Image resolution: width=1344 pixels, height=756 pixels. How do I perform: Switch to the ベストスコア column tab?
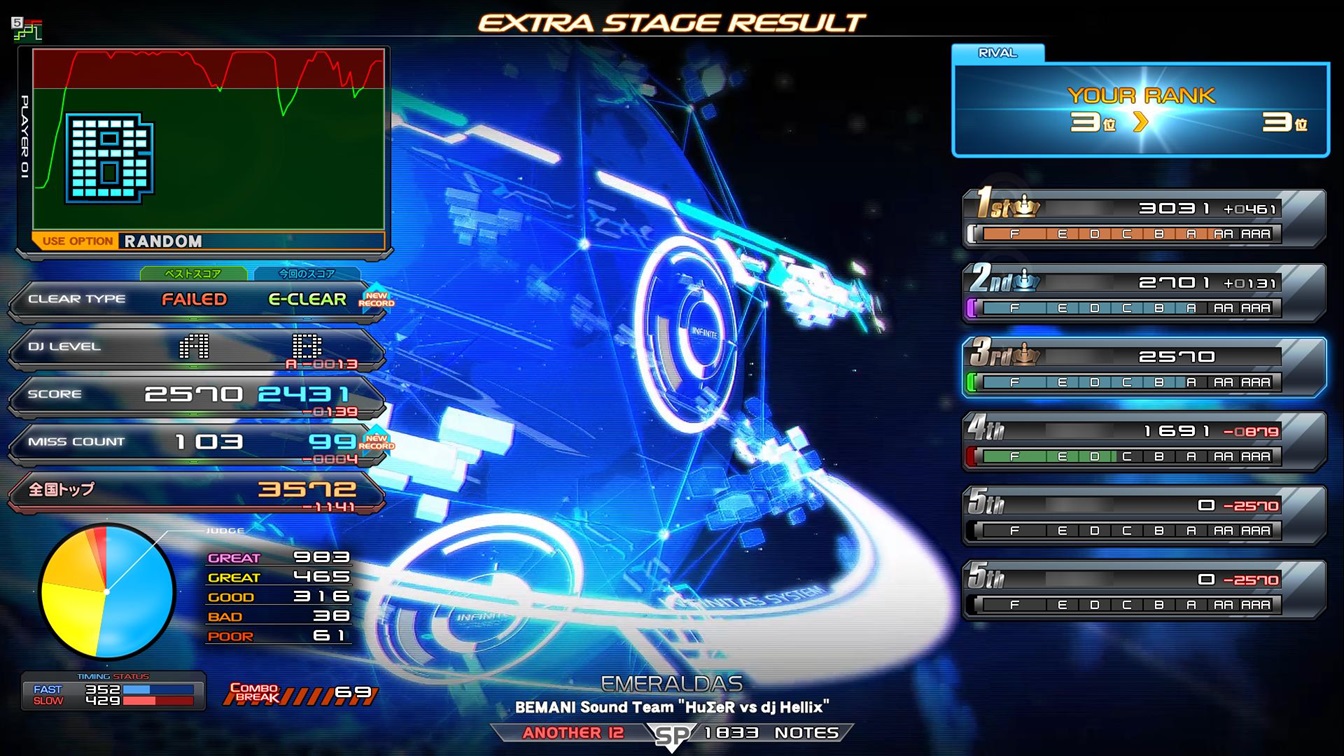pyautogui.click(x=194, y=273)
